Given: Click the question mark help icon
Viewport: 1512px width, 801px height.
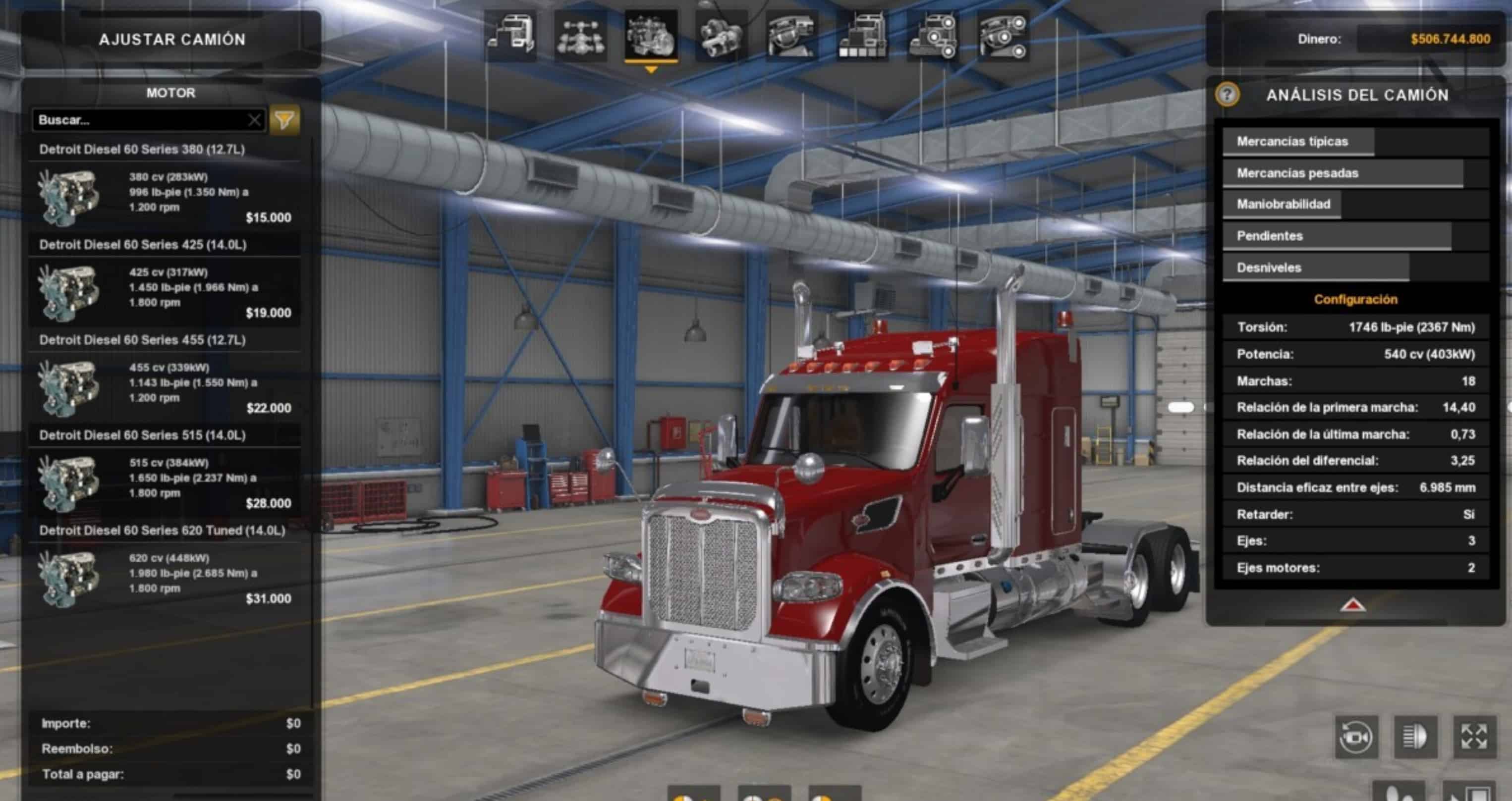Looking at the screenshot, I should click(1228, 95).
